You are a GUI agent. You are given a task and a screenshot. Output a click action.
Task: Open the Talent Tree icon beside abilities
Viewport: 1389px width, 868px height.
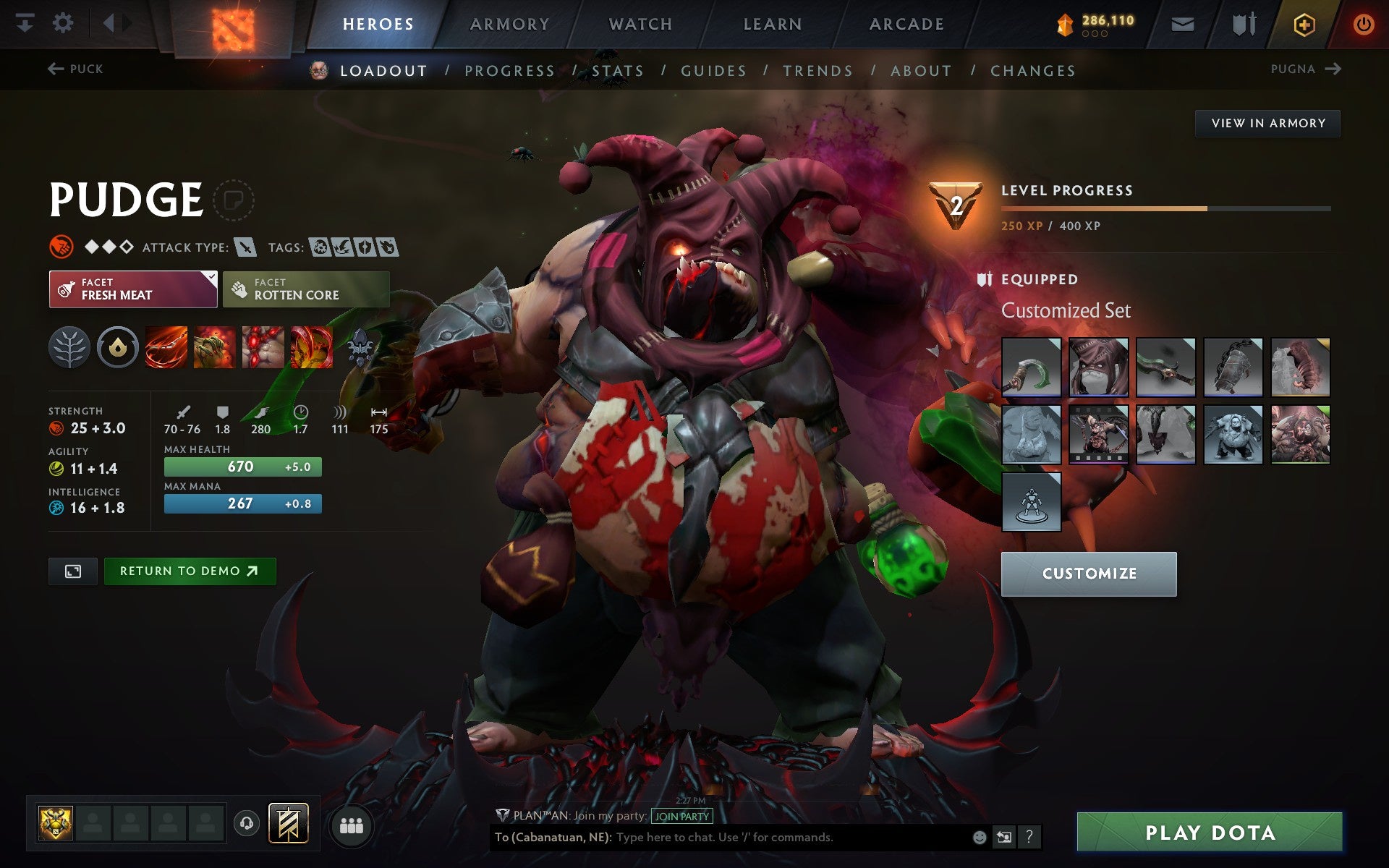(x=69, y=346)
